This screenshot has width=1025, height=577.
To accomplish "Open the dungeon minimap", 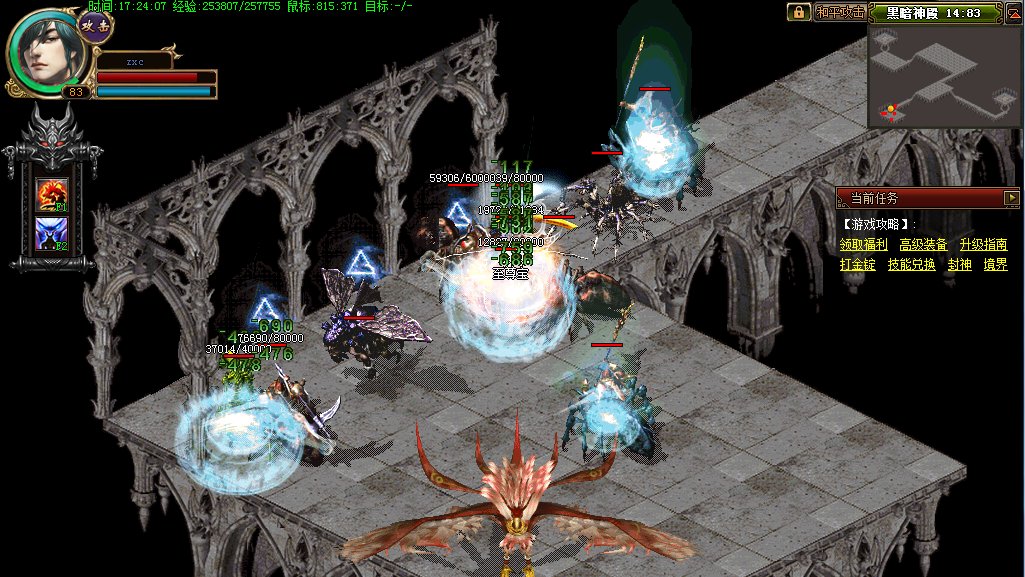I will pyautogui.click(x=944, y=77).
